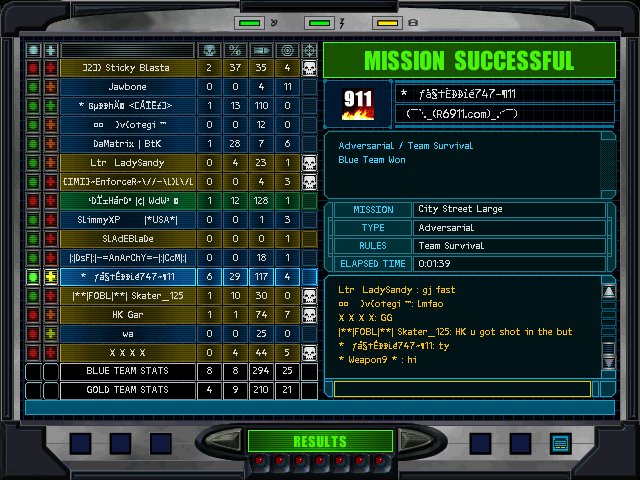The width and height of the screenshot is (640, 480).
Task: Pick SLimmyXP |*USA*| in the list
Action: coord(128,220)
